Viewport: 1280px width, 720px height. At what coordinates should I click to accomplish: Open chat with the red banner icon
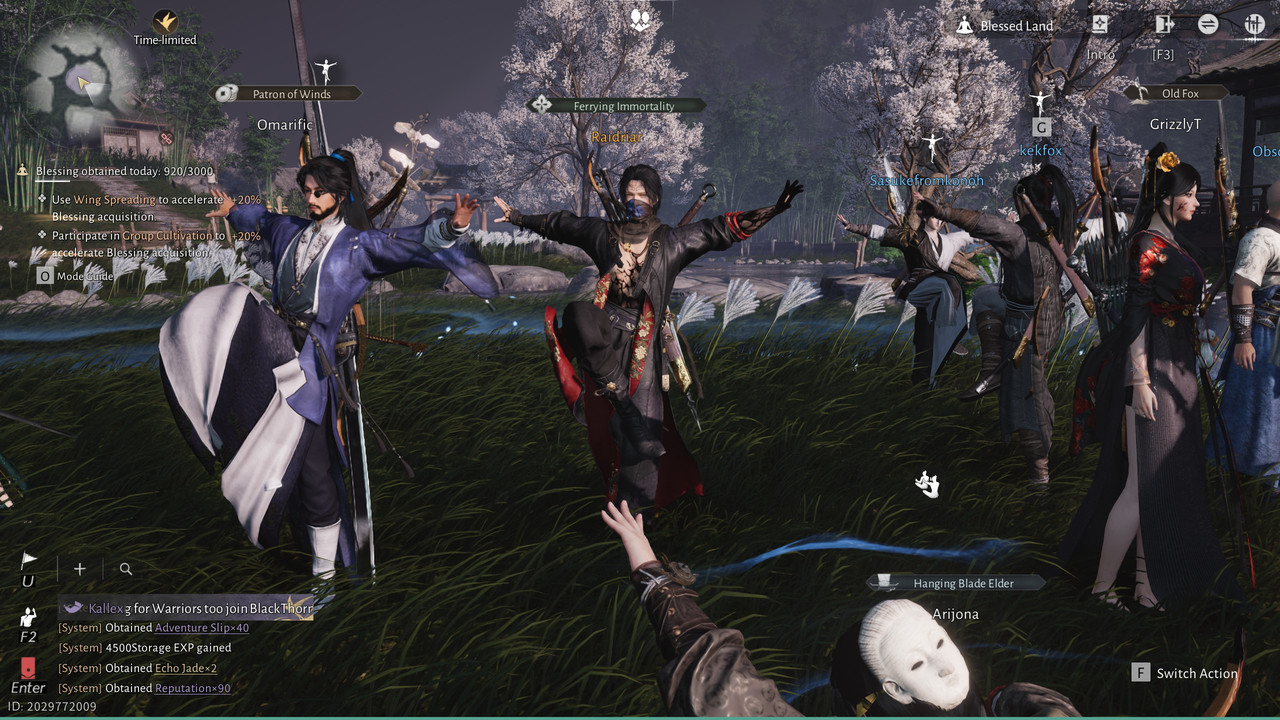coord(28,668)
